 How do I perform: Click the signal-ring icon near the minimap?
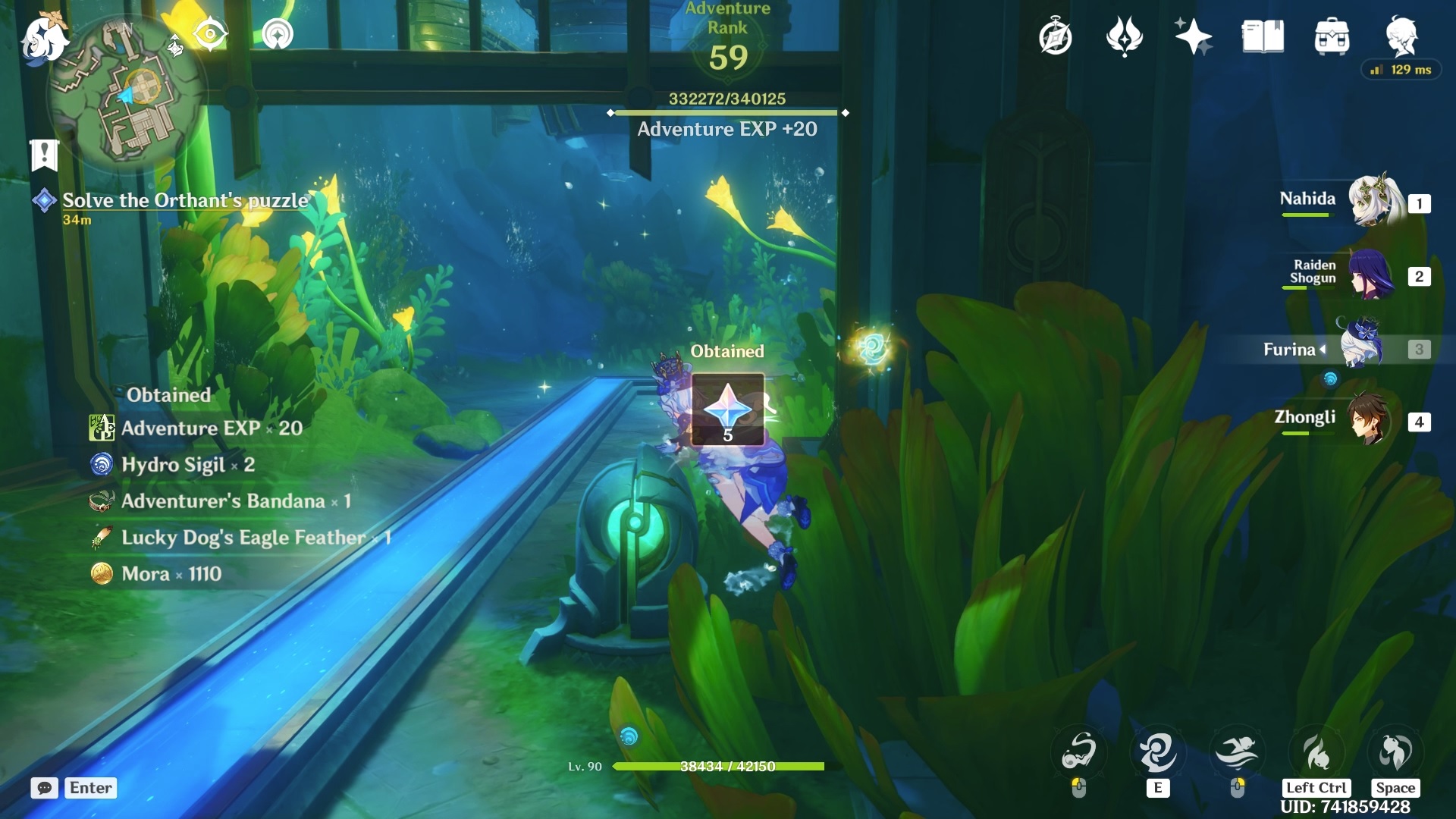pyautogui.click(x=278, y=34)
